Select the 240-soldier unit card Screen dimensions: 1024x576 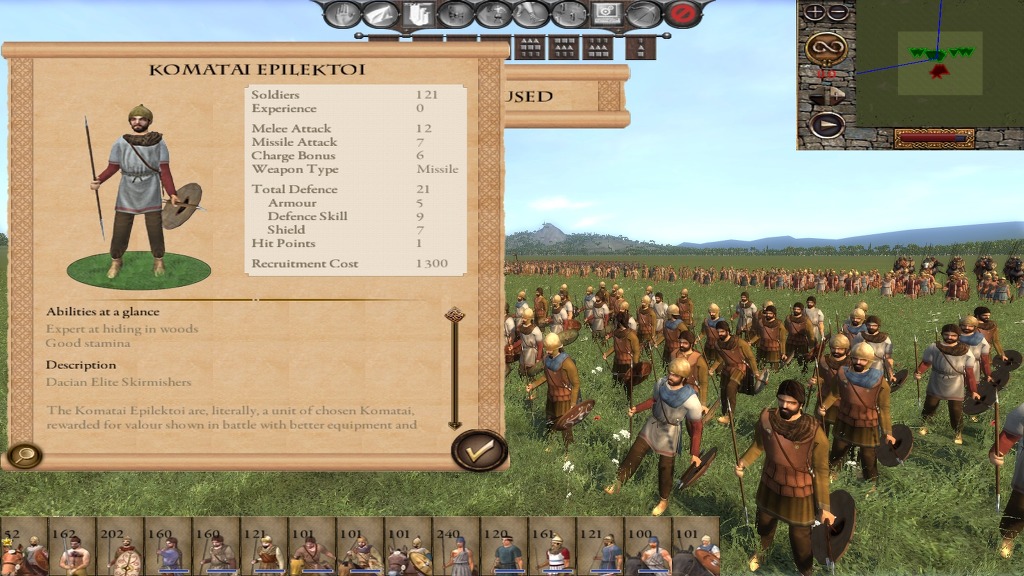click(x=456, y=546)
